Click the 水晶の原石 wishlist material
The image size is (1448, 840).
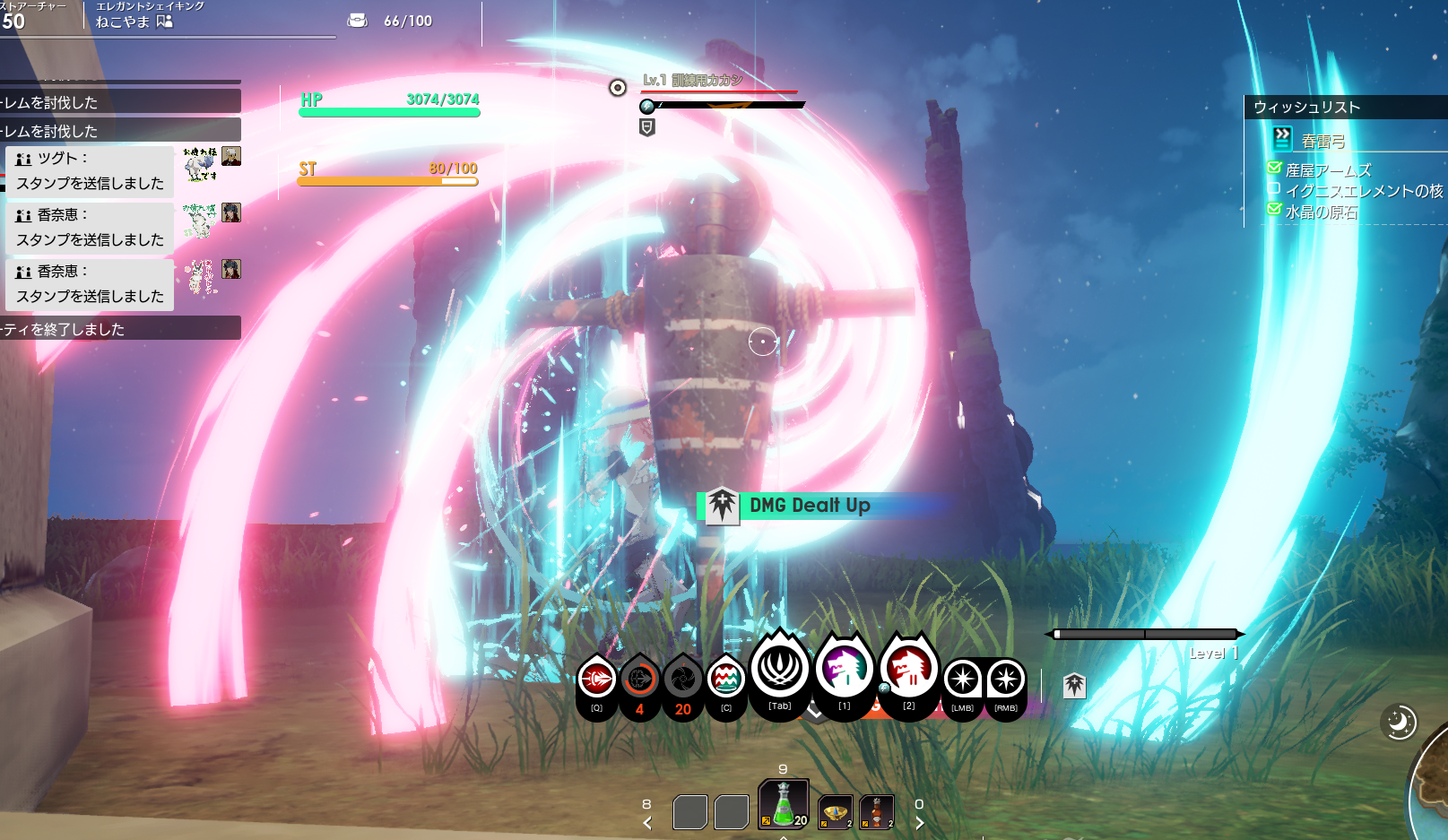[x=1321, y=212]
